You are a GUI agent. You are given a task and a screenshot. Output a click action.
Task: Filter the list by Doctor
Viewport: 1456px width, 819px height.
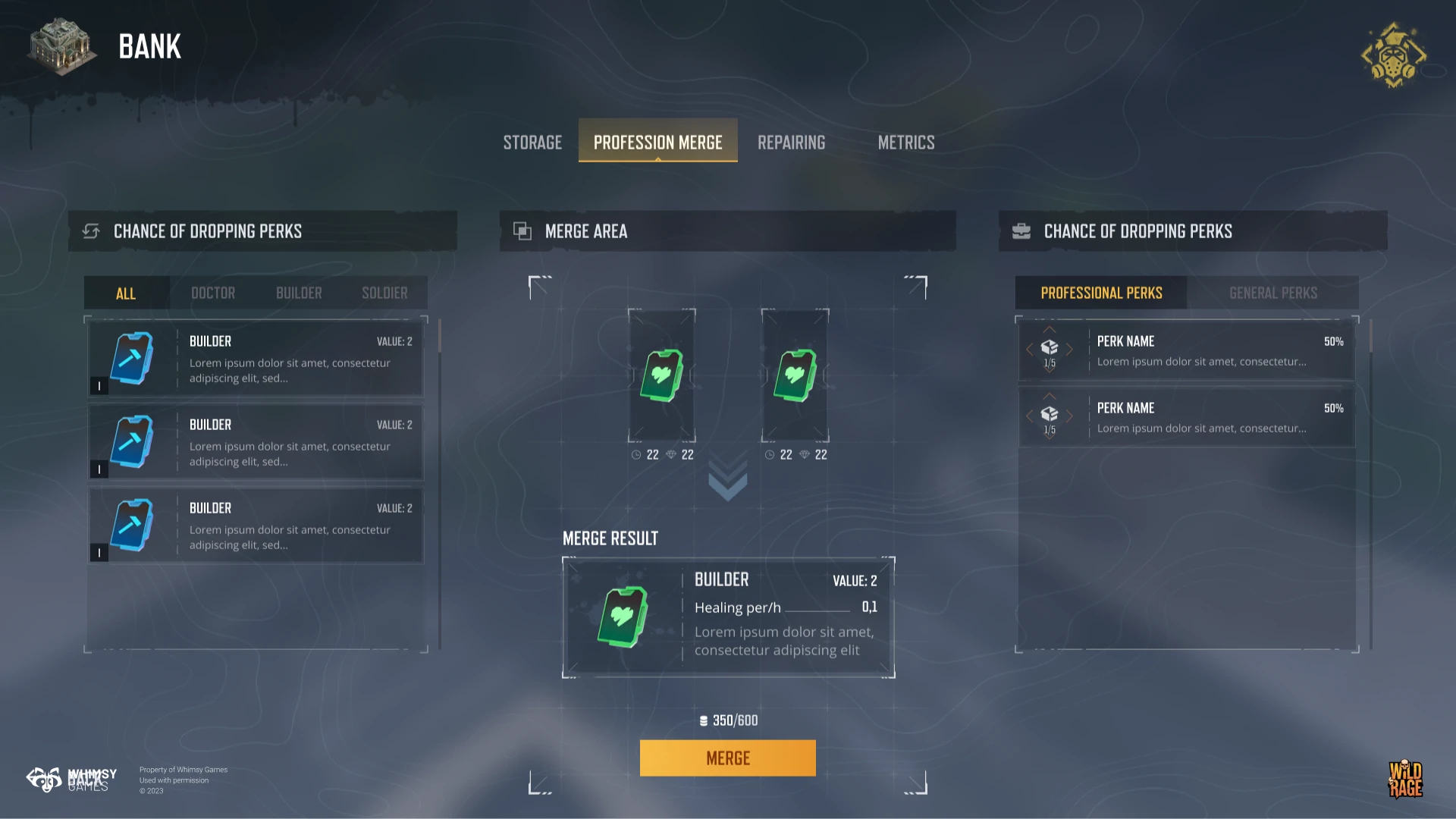coord(213,293)
